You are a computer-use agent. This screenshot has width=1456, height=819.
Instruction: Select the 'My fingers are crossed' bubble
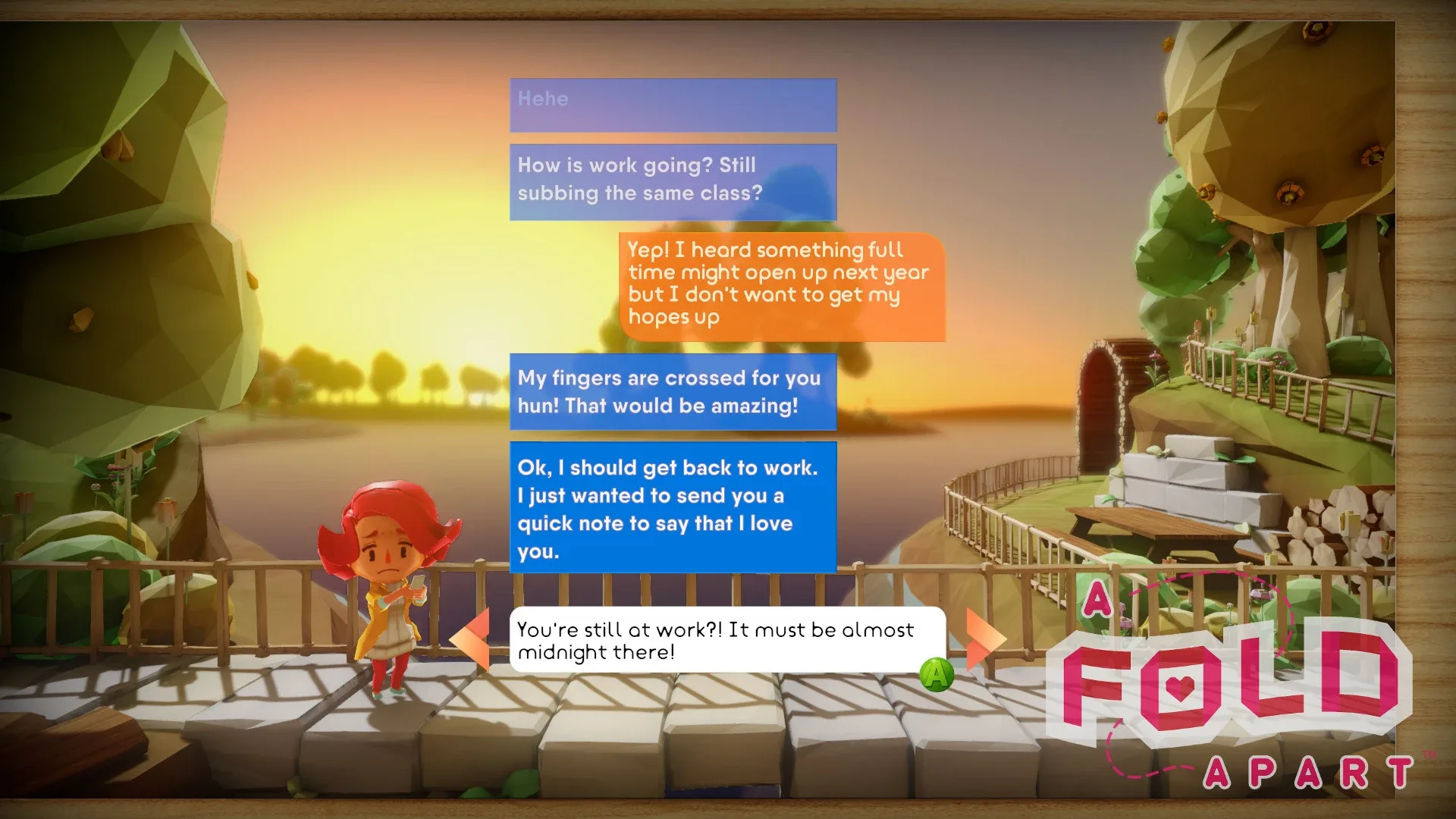pos(673,392)
